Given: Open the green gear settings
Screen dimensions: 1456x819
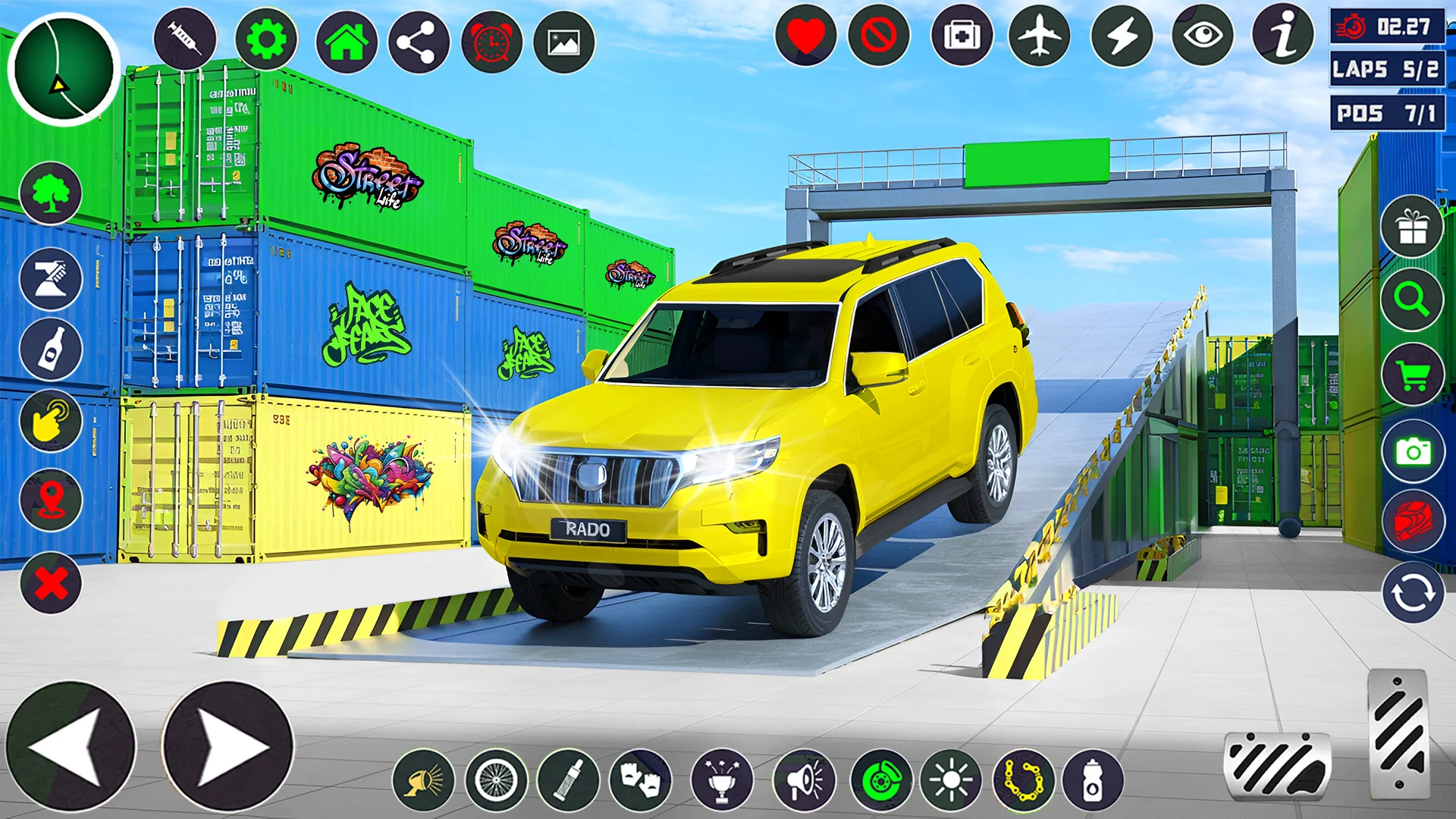Looking at the screenshot, I should pos(265,39).
